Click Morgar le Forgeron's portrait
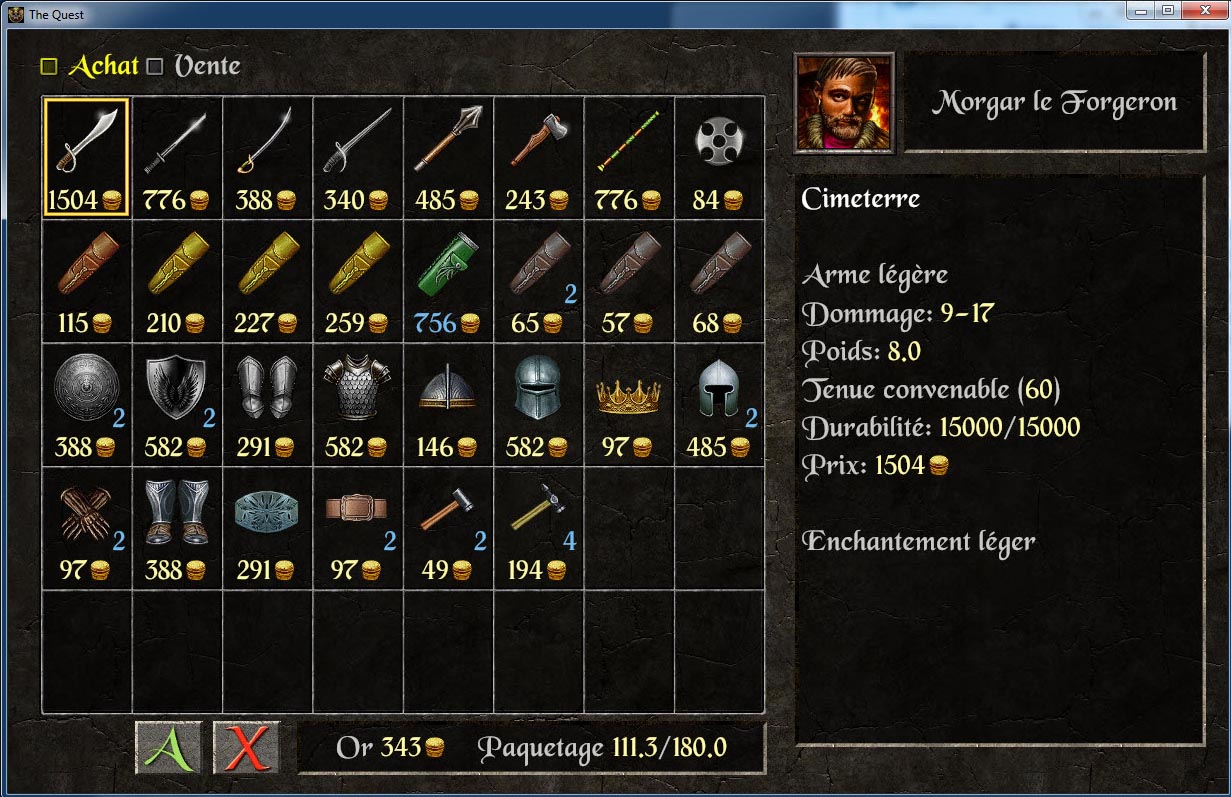Viewport: 1231px width, 797px height. [844, 102]
